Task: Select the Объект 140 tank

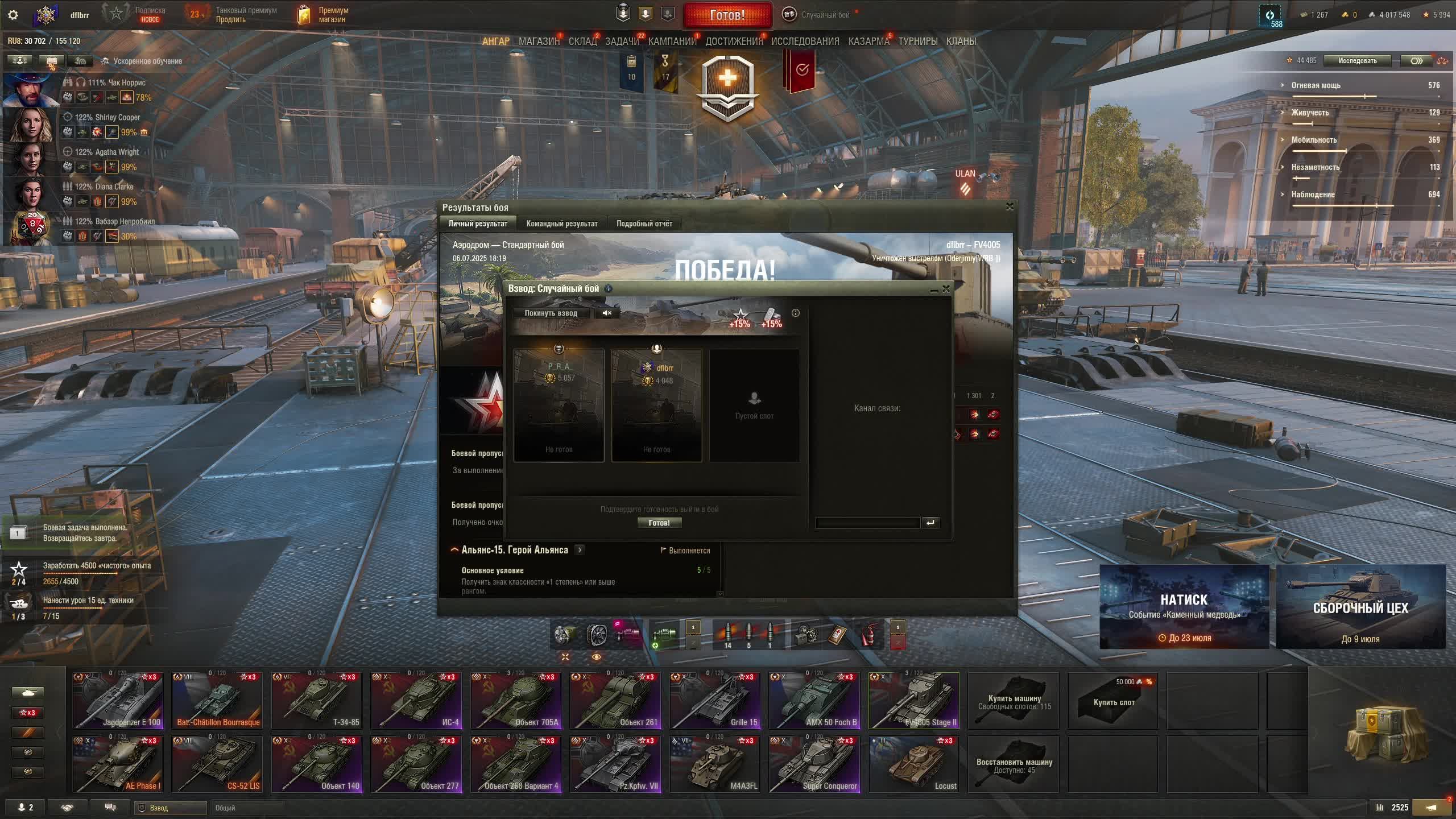Action: point(317,764)
